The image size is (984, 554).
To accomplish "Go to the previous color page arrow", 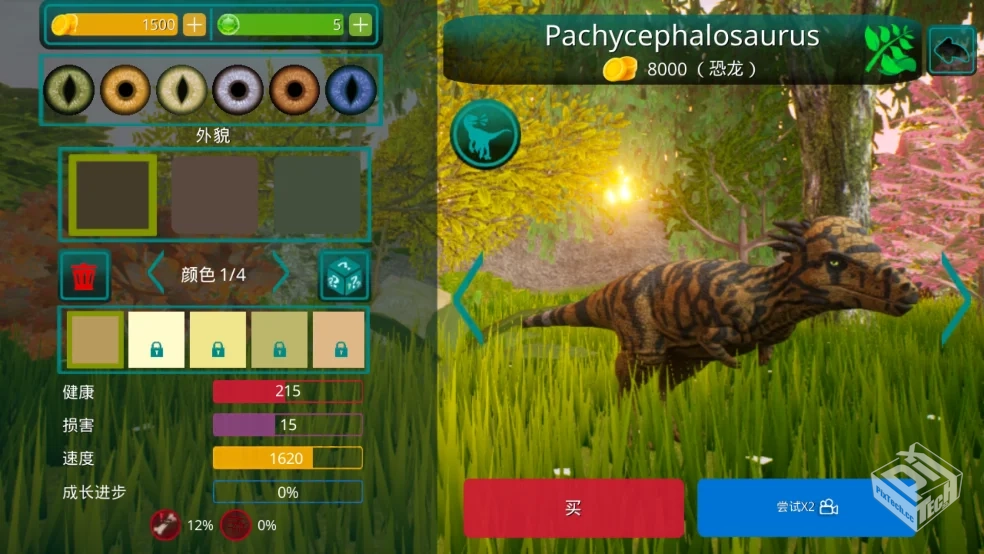I will [156, 274].
